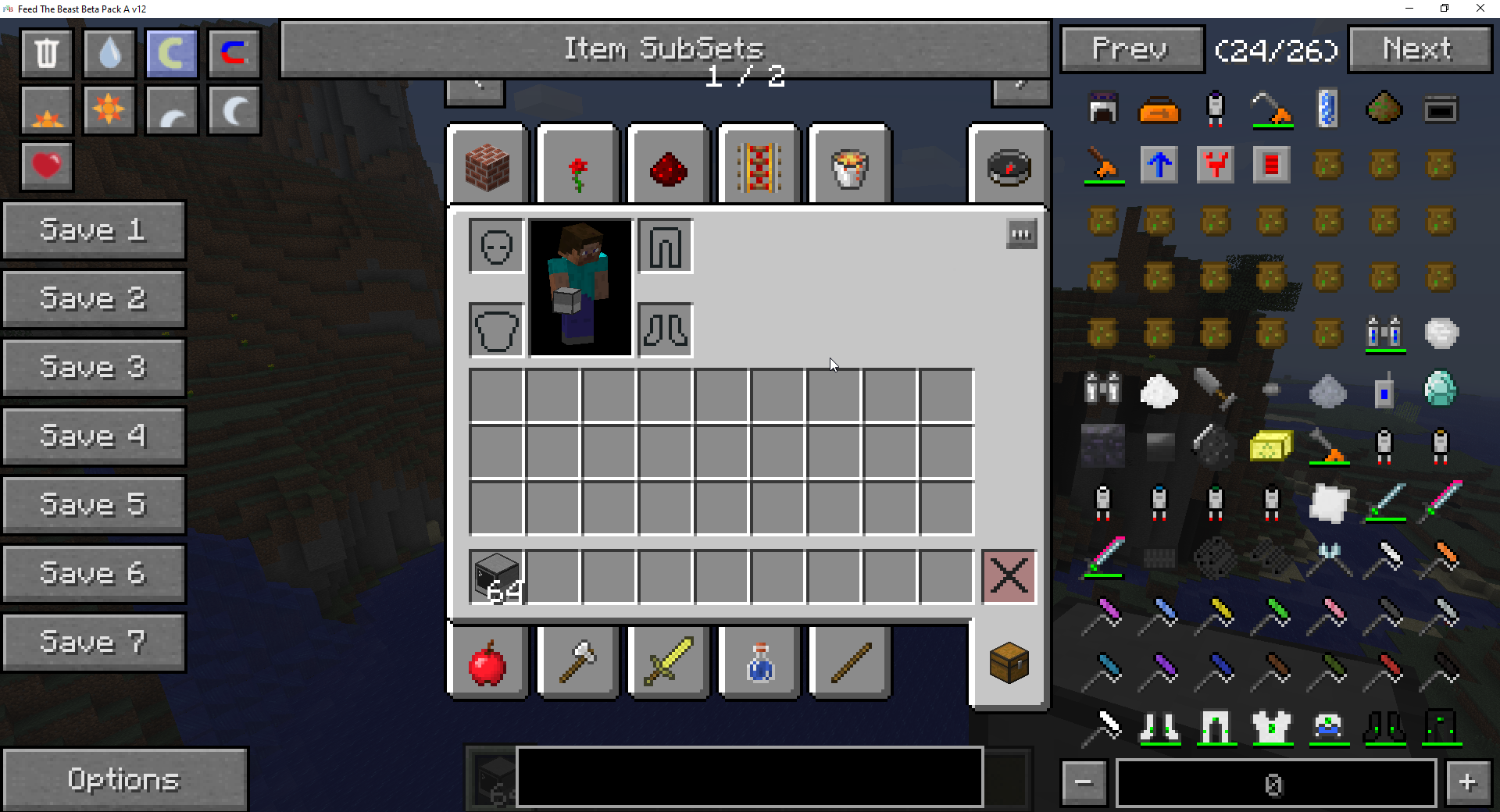Image resolution: width=1500 pixels, height=812 pixels.
Task: Increase item quantity with the plus button
Action: tap(1467, 782)
